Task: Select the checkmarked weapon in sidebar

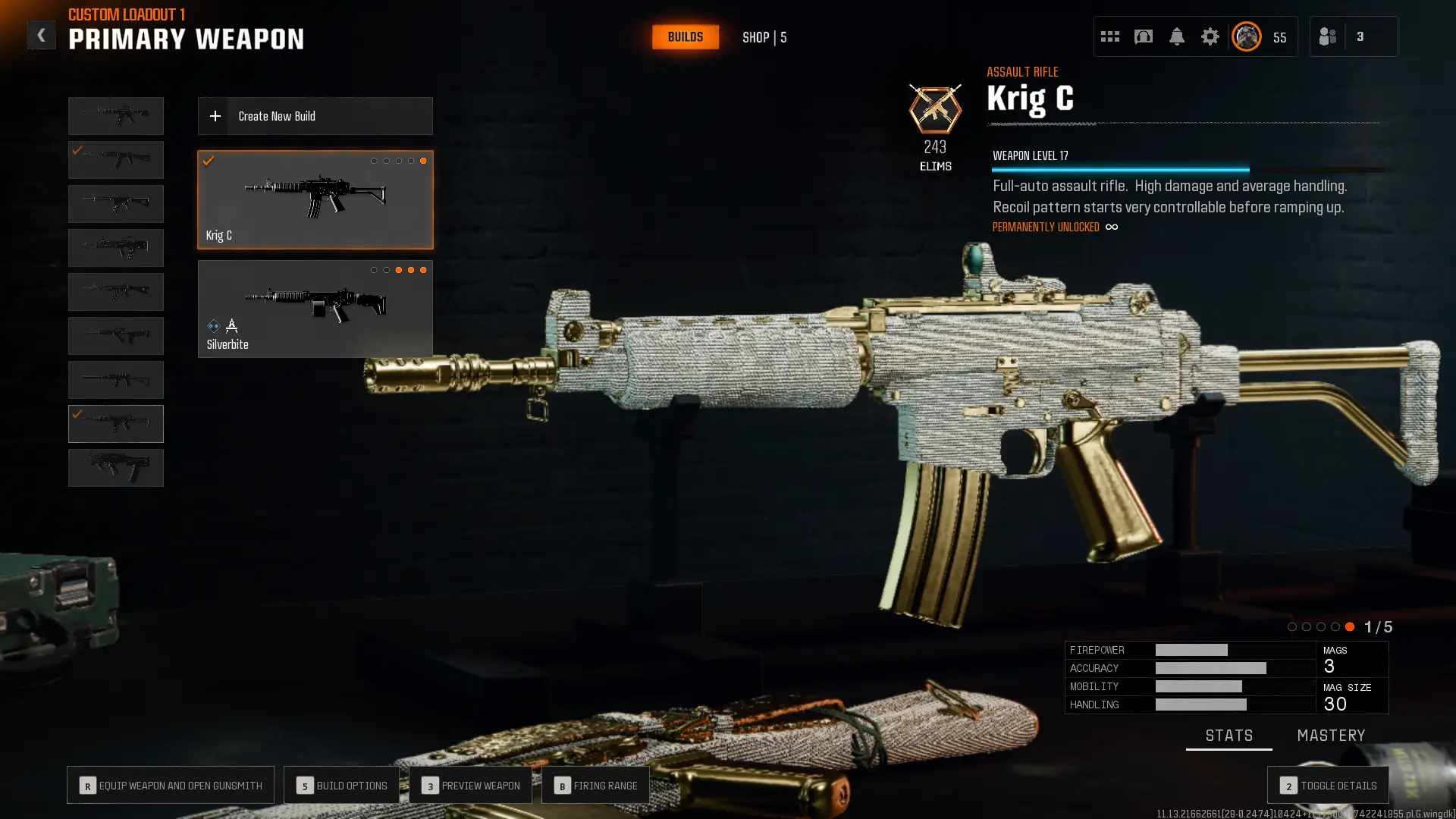Action: [x=115, y=424]
